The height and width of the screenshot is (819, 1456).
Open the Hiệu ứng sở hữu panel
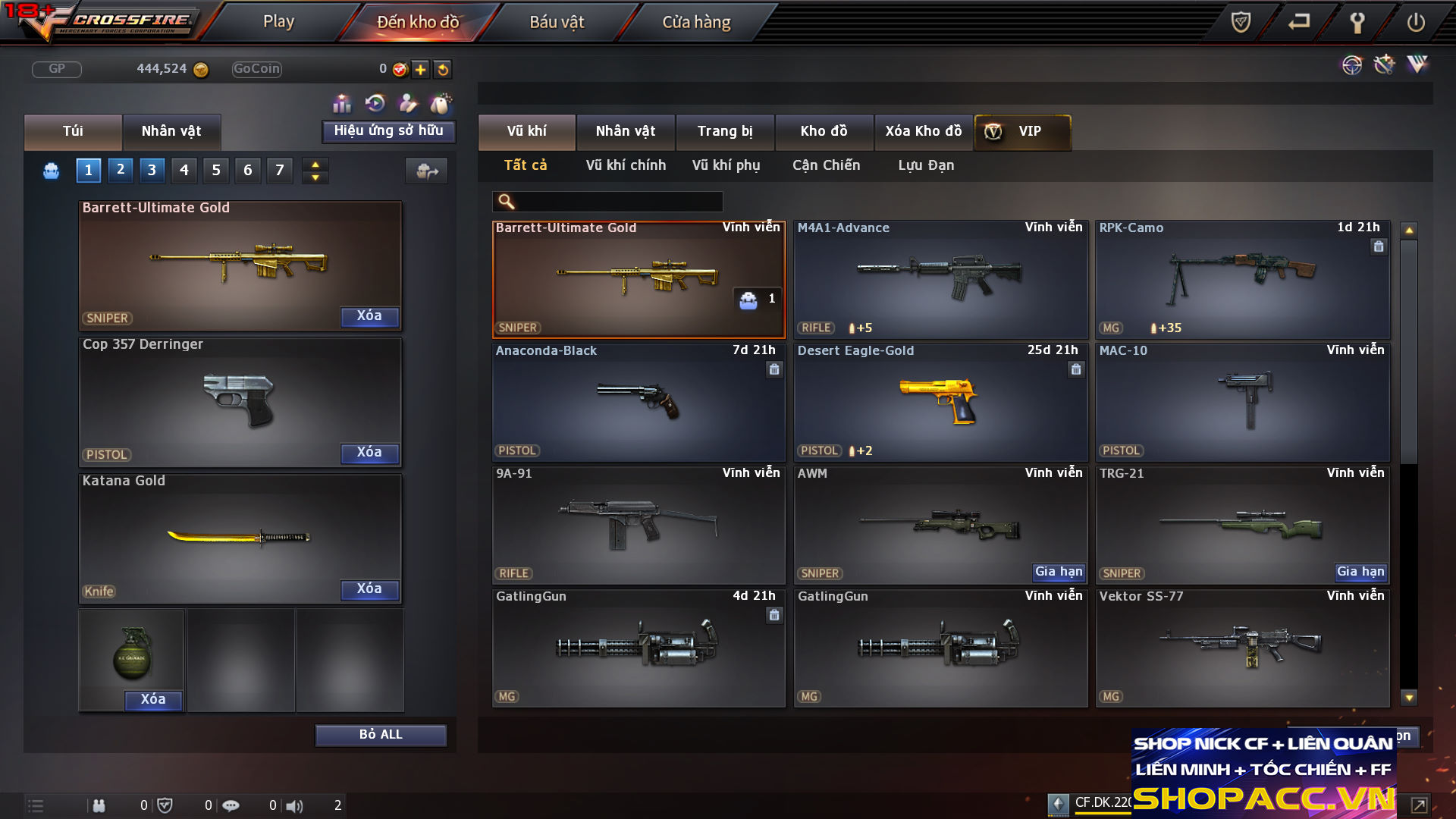tap(388, 131)
